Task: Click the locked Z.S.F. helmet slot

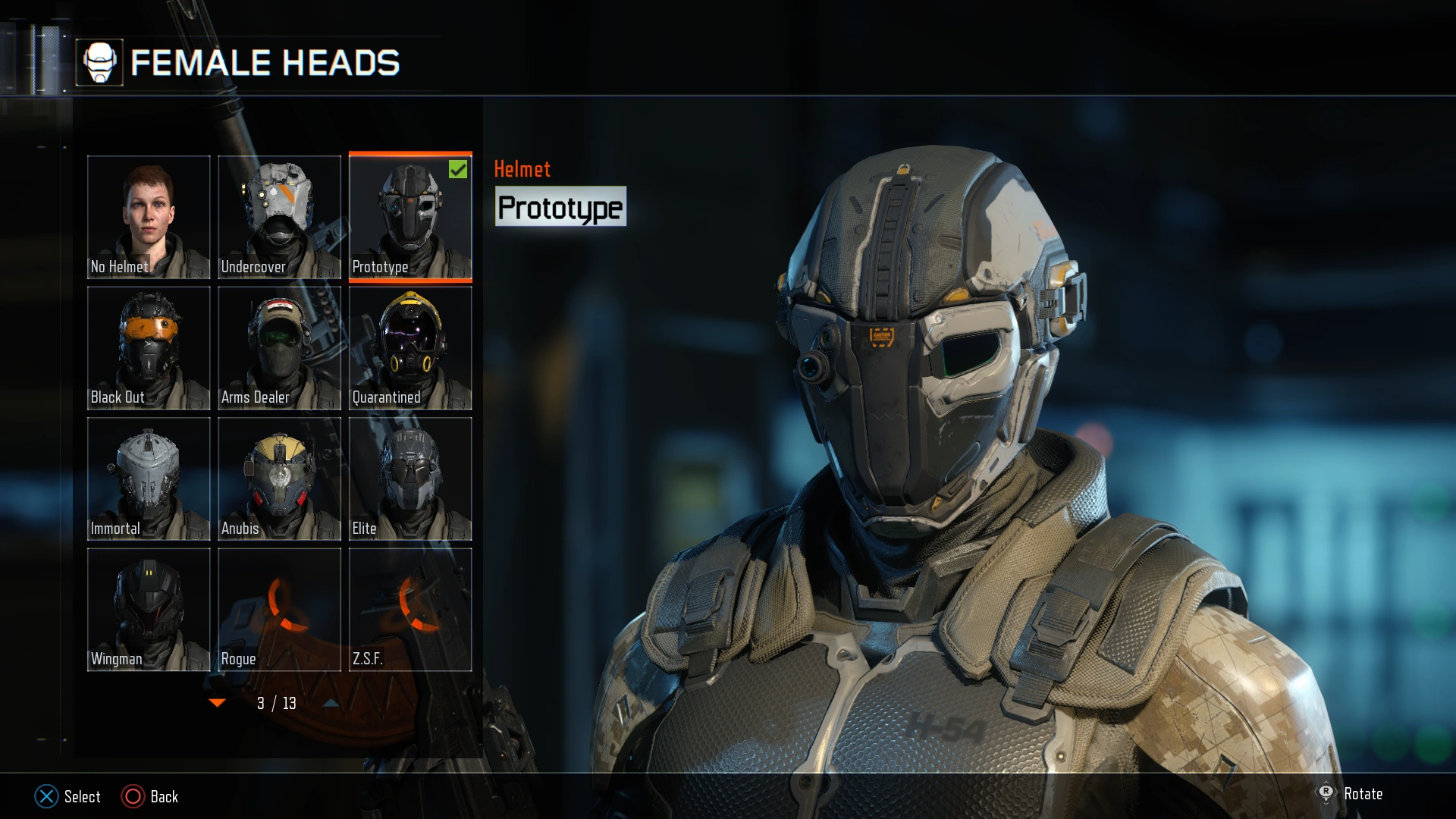Action: tap(410, 609)
